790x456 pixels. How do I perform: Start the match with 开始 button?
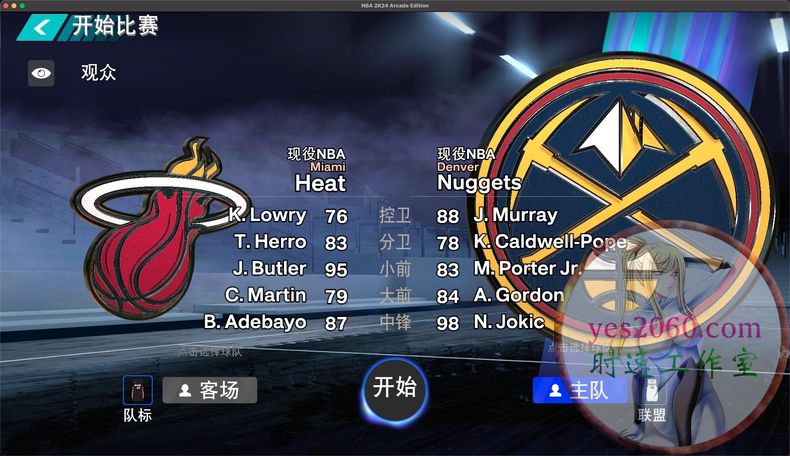(x=395, y=389)
